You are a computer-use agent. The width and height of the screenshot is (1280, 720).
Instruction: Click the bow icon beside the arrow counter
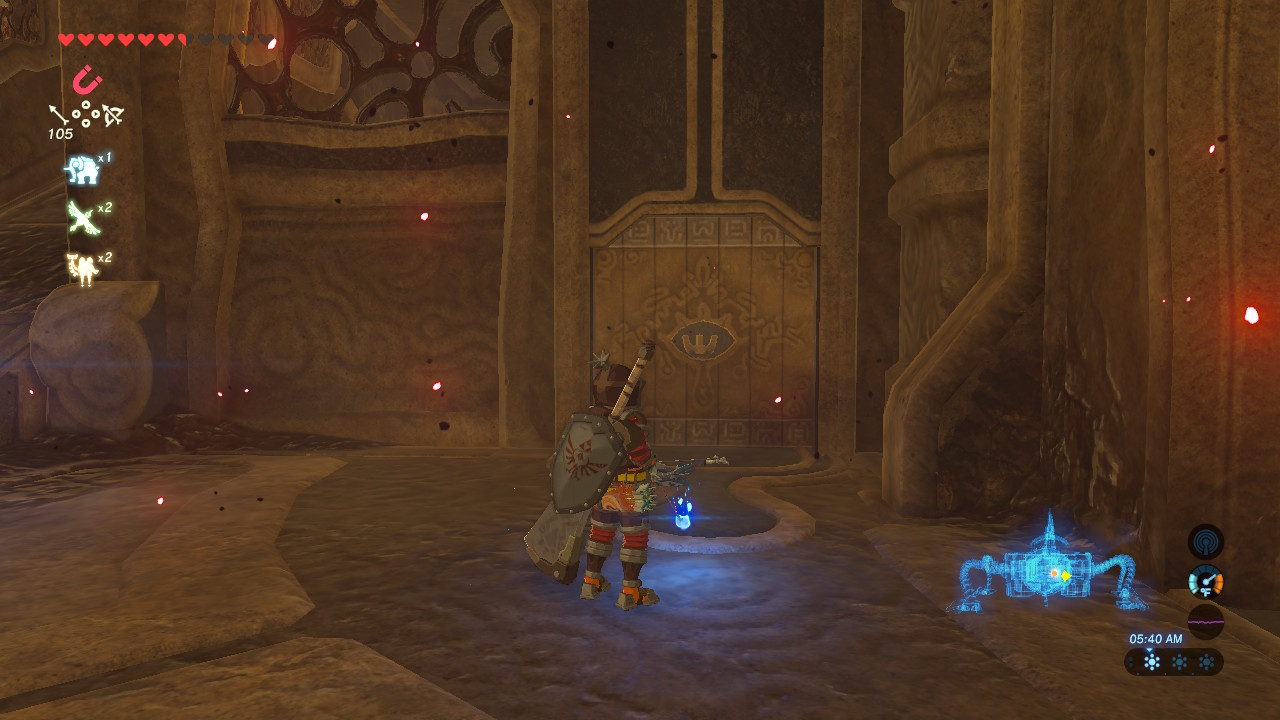coord(113,114)
